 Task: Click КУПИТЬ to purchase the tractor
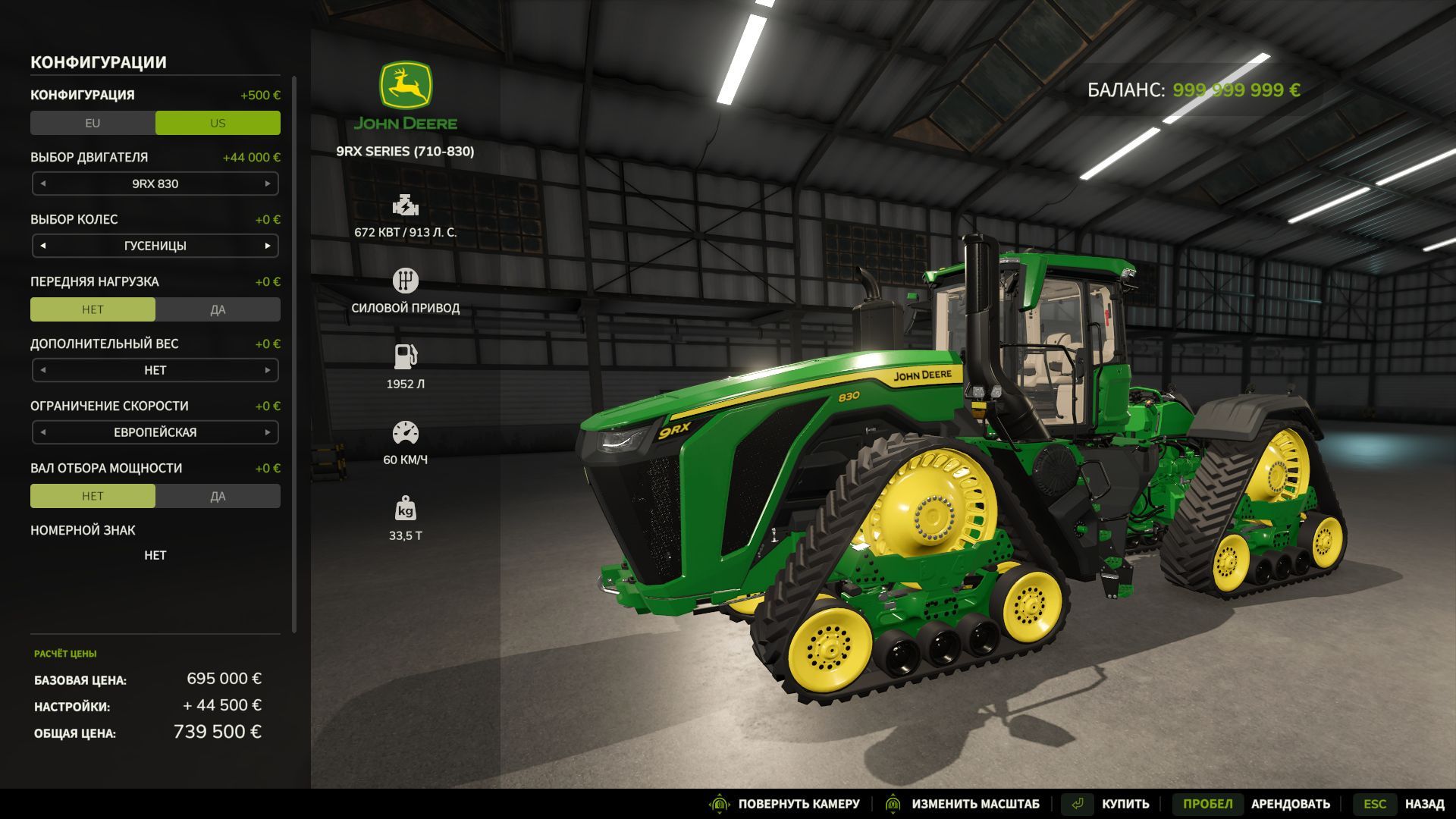pyautogui.click(x=1125, y=803)
